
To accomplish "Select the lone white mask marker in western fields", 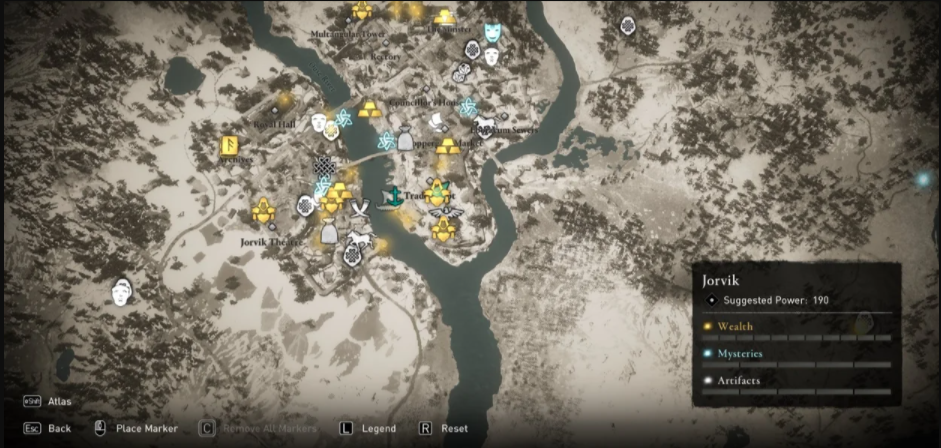I will [122, 292].
